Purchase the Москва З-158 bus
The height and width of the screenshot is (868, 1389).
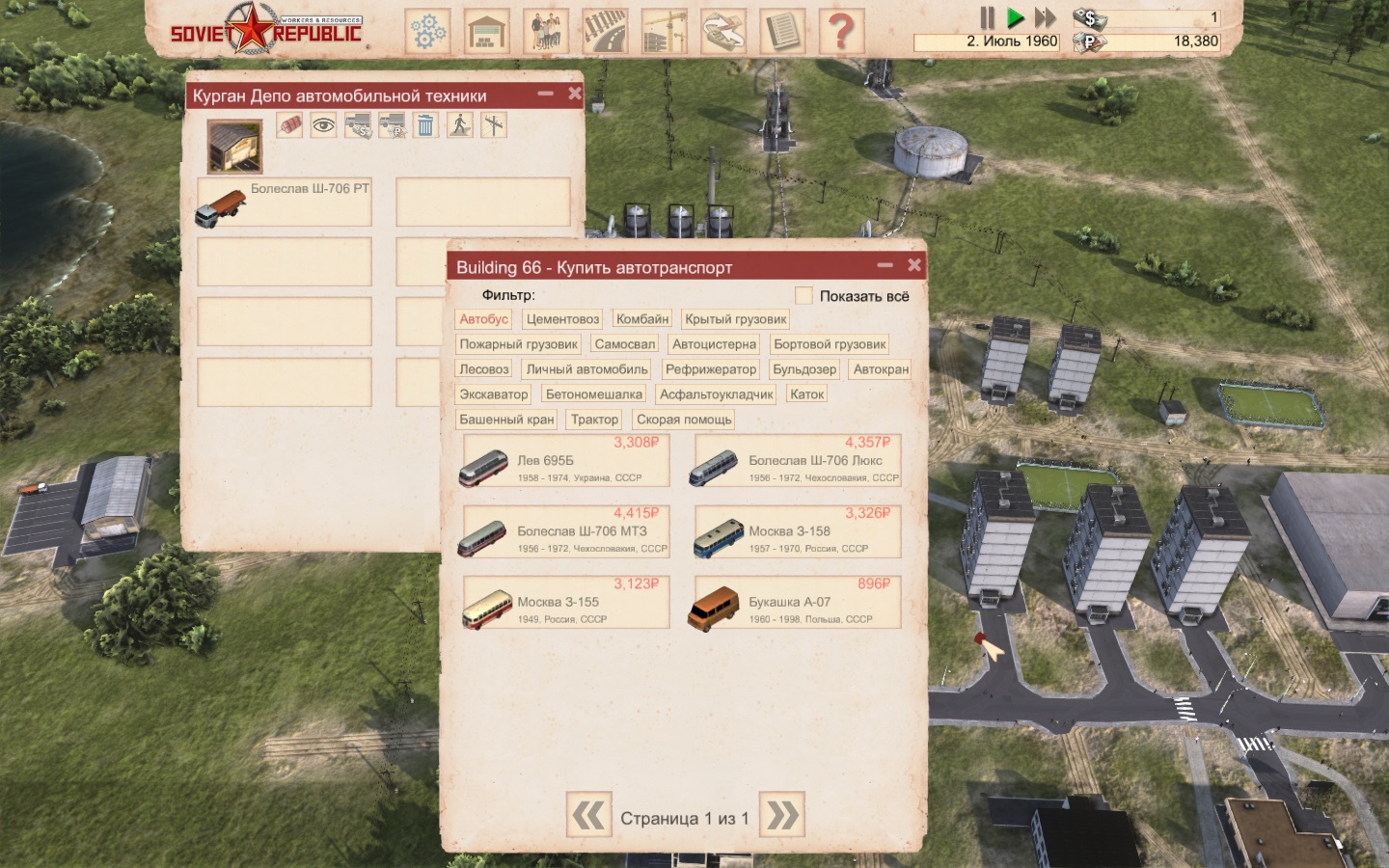[x=798, y=532]
